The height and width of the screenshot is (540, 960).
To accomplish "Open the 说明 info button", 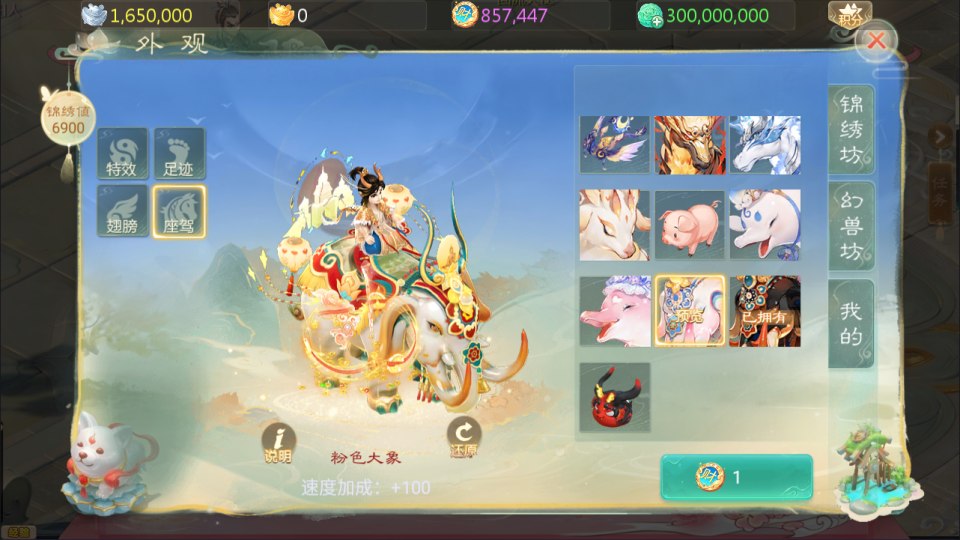I will [x=278, y=441].
